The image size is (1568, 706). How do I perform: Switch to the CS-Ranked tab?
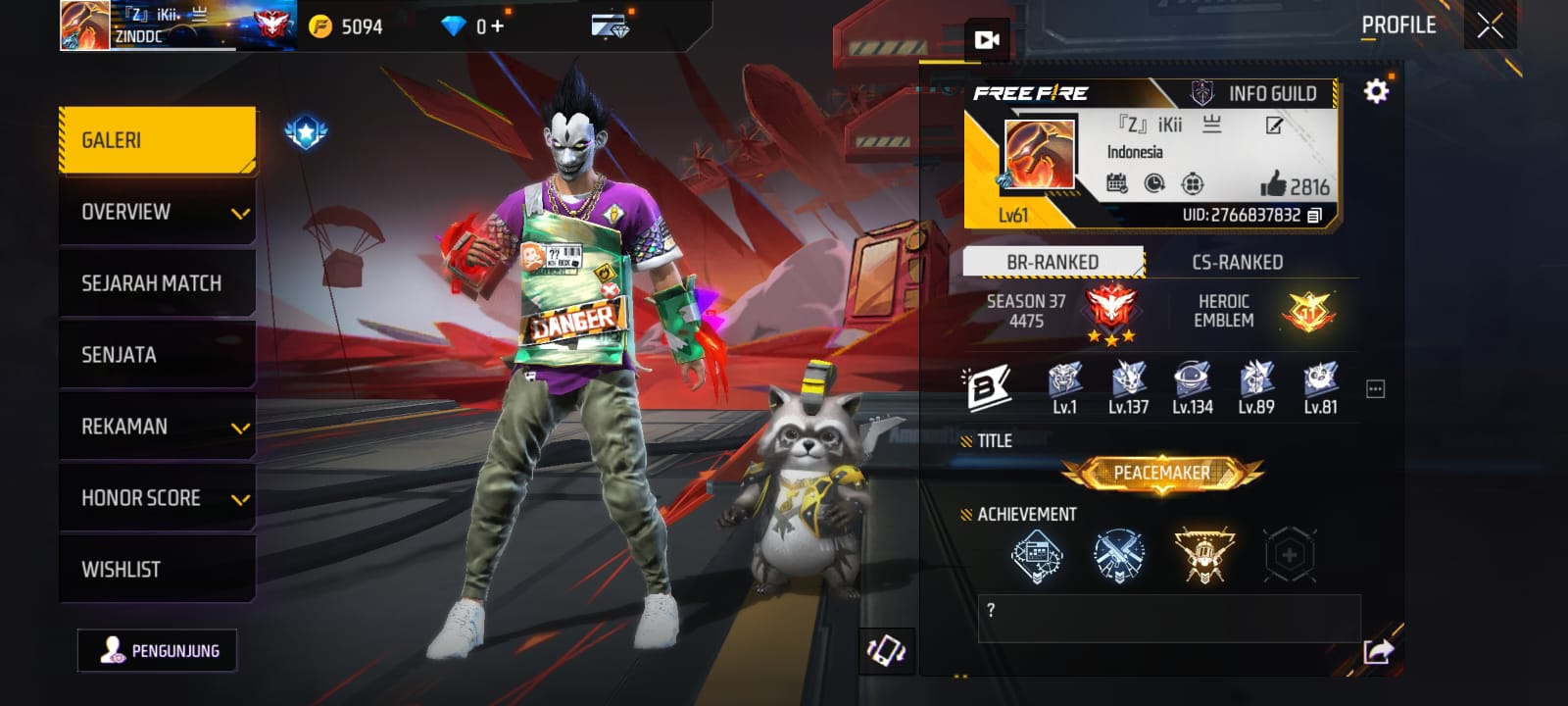click(1237, 263)
